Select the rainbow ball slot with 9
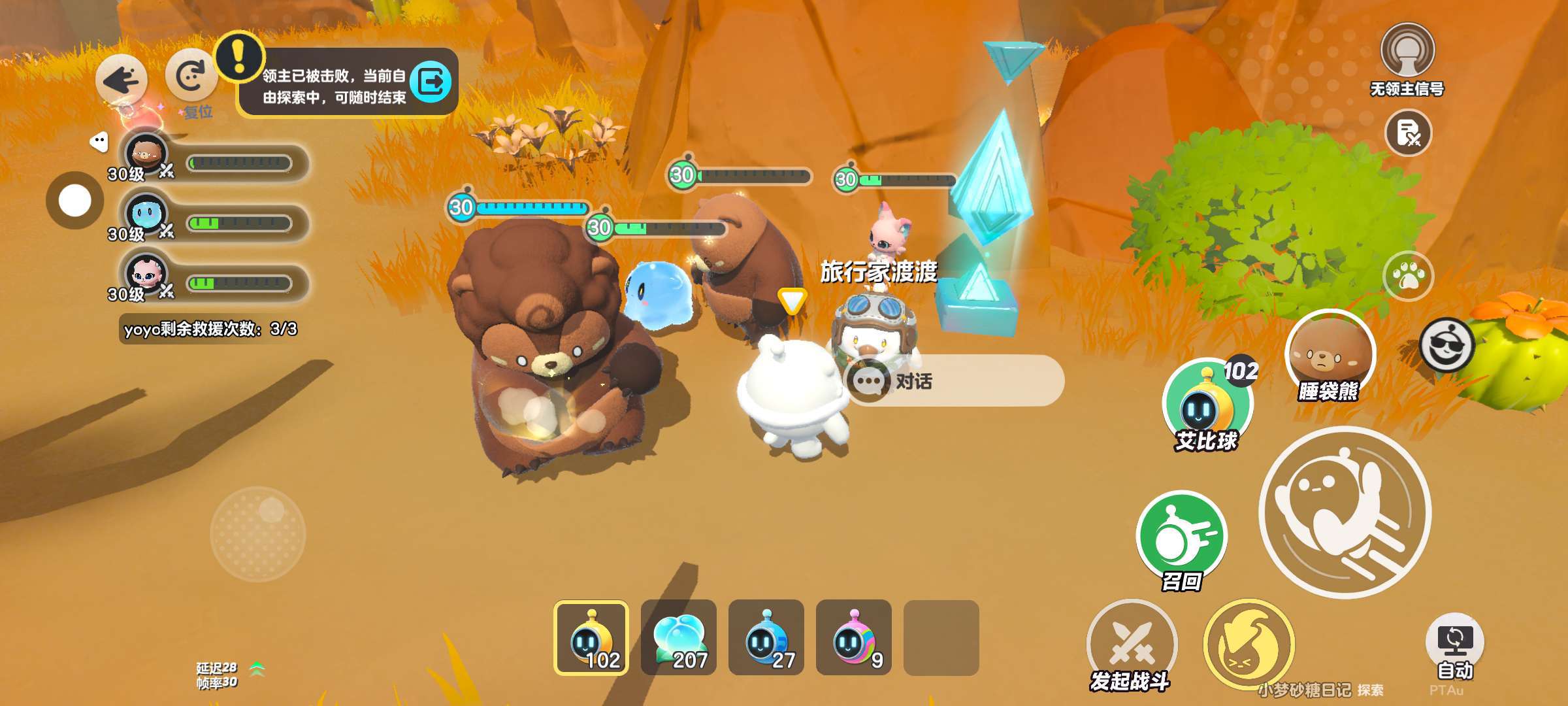 [854, 638]
